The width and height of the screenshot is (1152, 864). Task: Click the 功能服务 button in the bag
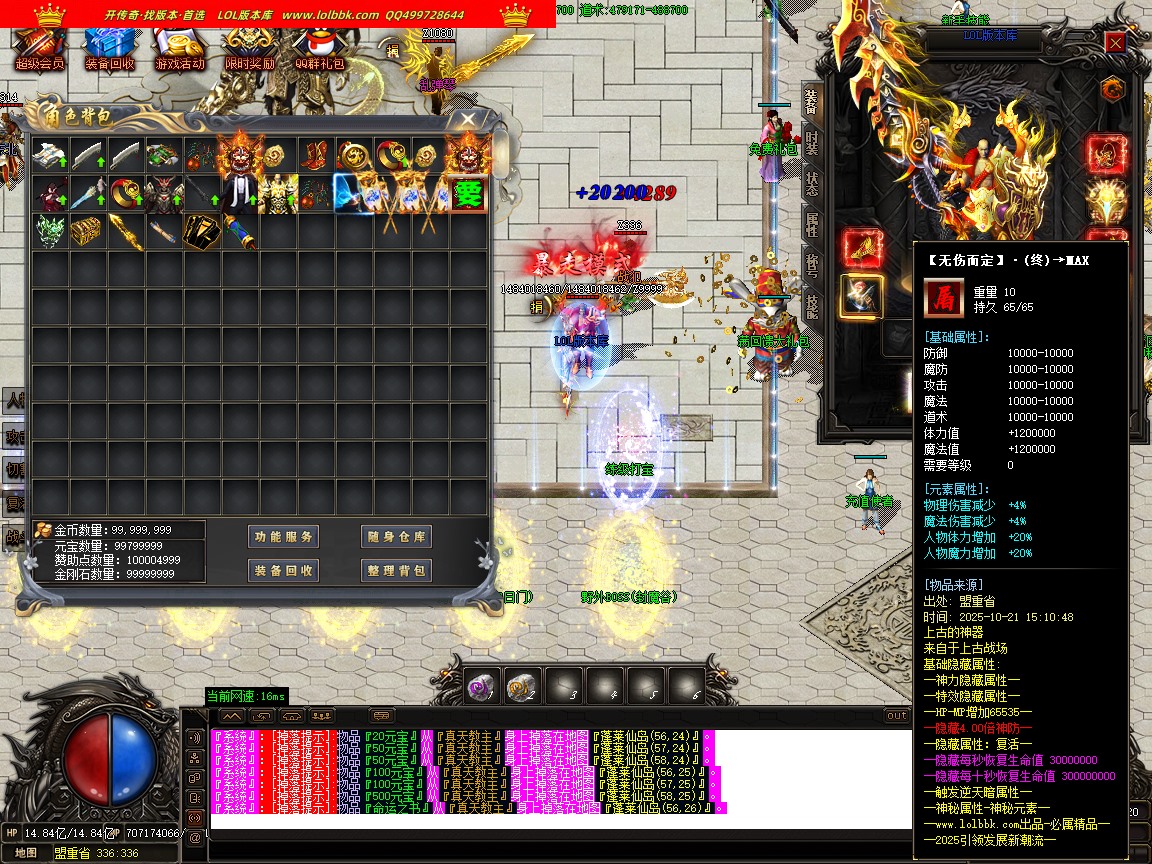pyautogui.click(x=284, y=537)
